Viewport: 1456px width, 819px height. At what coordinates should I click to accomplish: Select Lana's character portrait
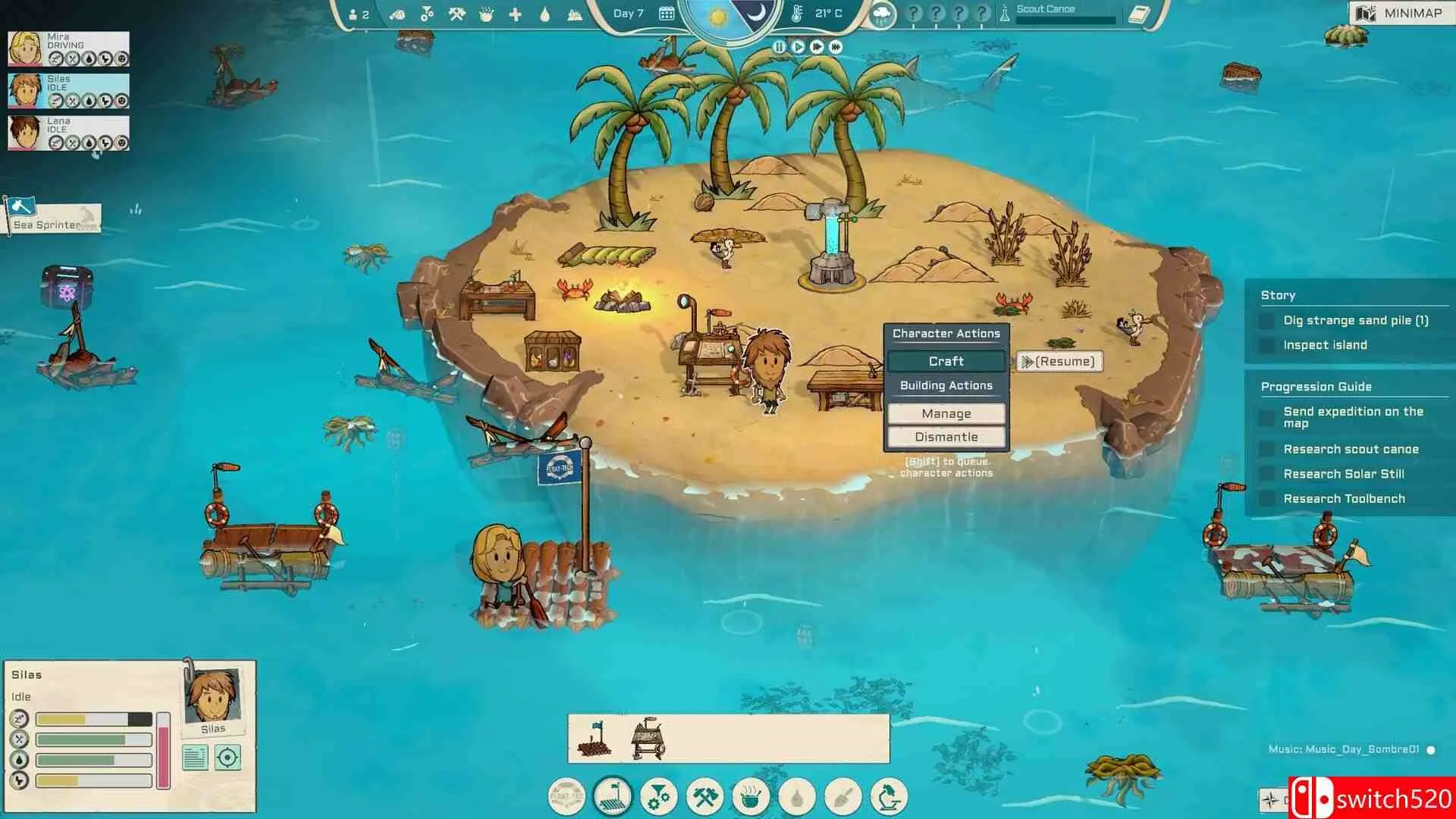pyautogui.click(x=25, y=133)
